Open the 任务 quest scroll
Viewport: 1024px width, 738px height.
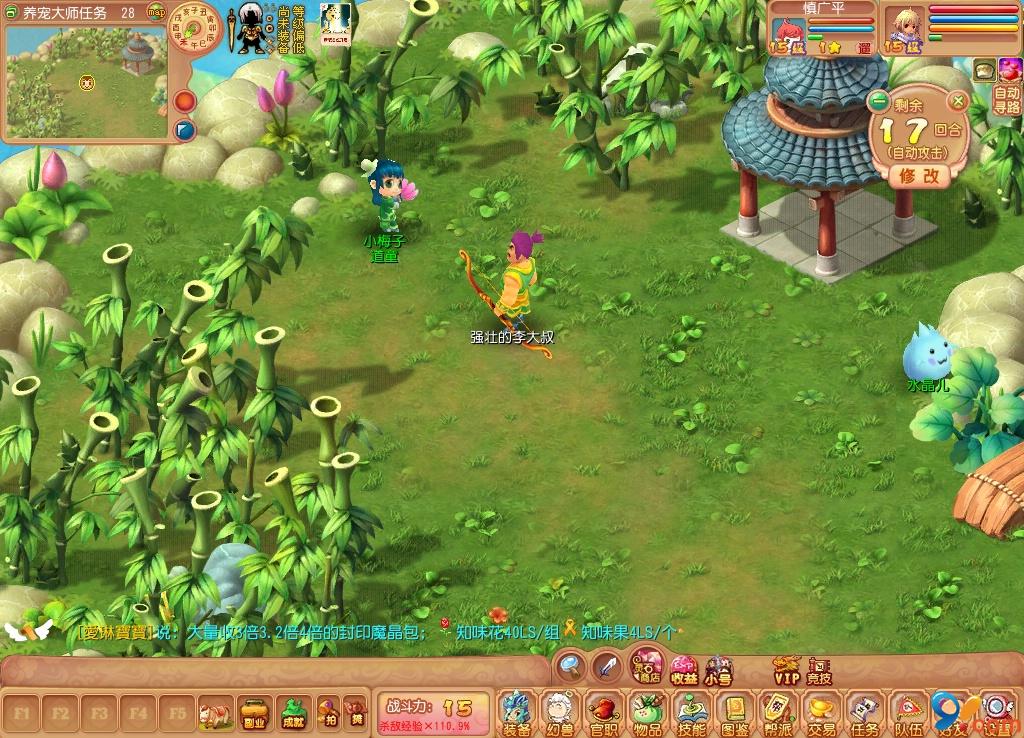click(865, 712)
